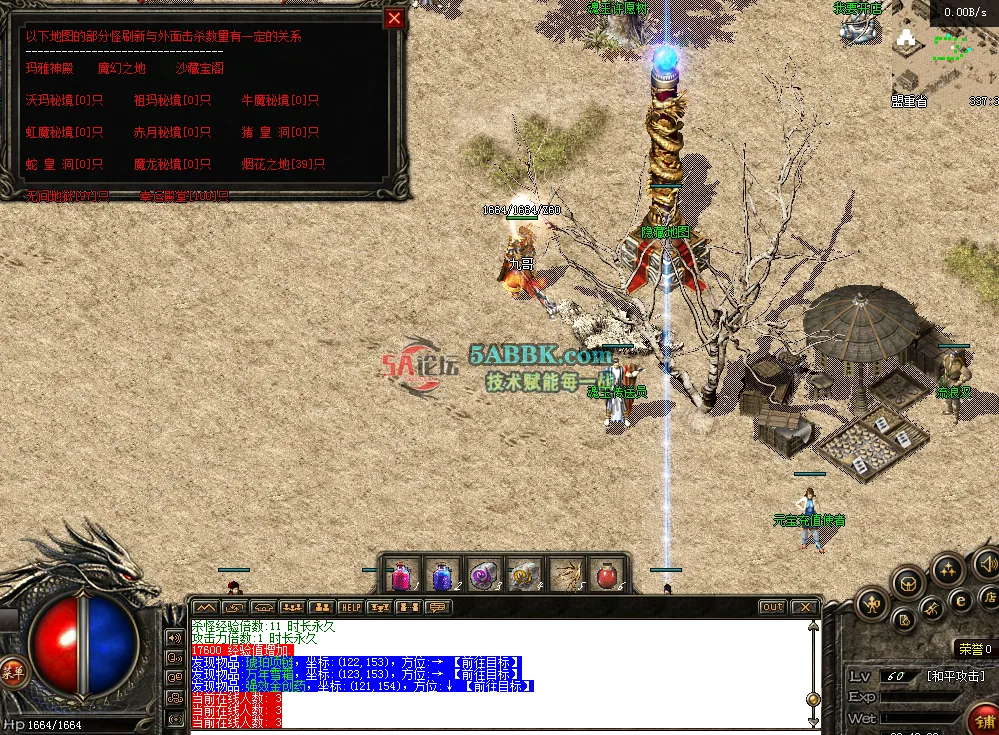Use the red jar in hotbar slot 6
Image resolution: width=999 pixels, height=735 pixels.
(607, 576)
